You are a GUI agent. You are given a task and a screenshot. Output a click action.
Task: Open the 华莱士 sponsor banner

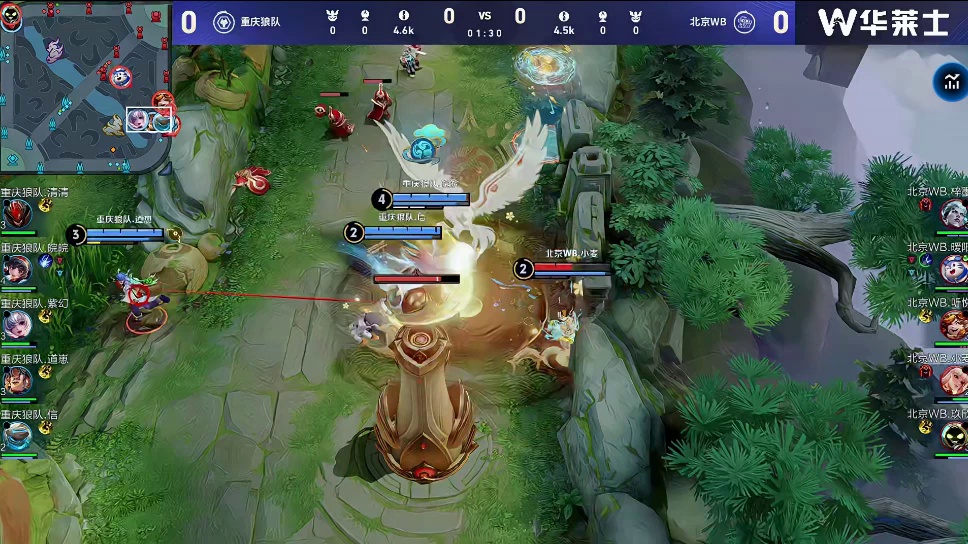point(882,22)
